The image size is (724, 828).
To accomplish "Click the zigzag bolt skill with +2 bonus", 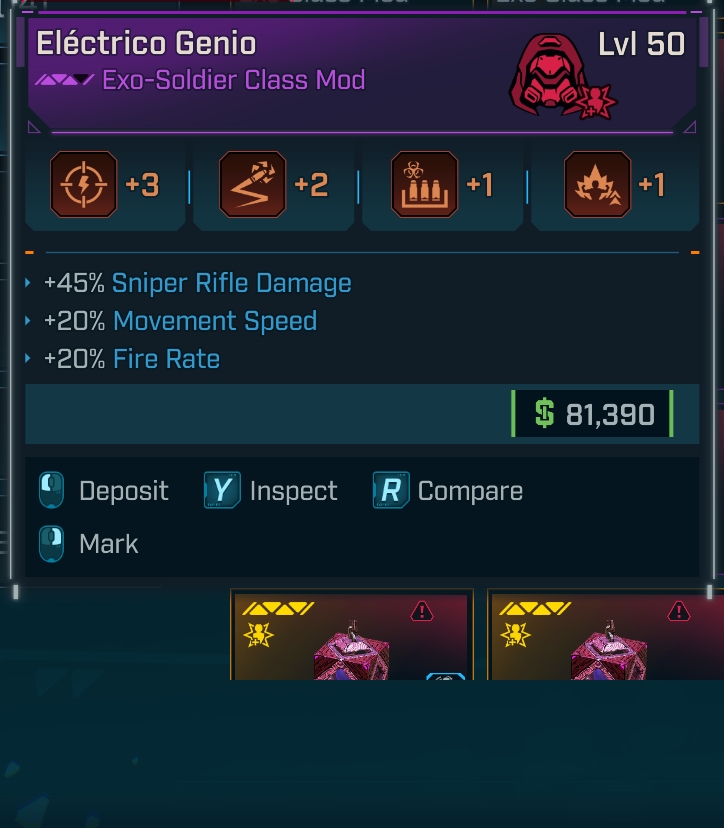I will [252, 185].
